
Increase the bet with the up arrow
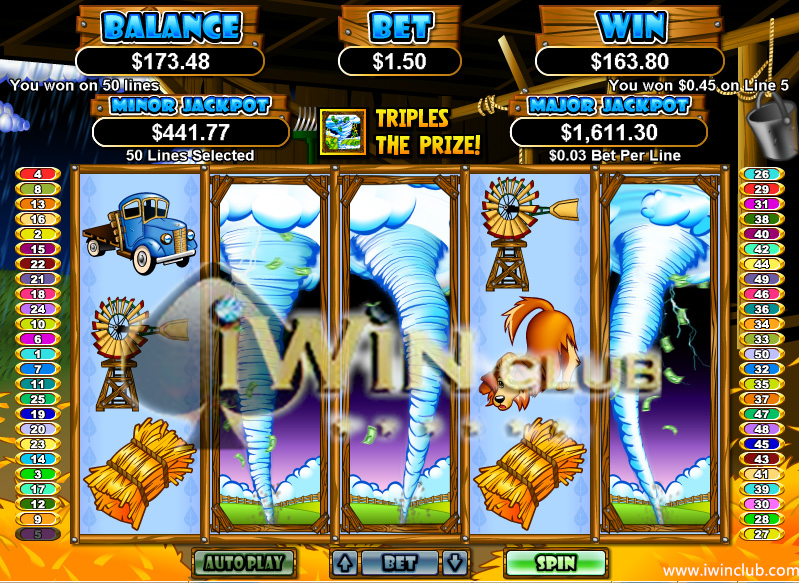pyautogui.click(x=343, y=562)
